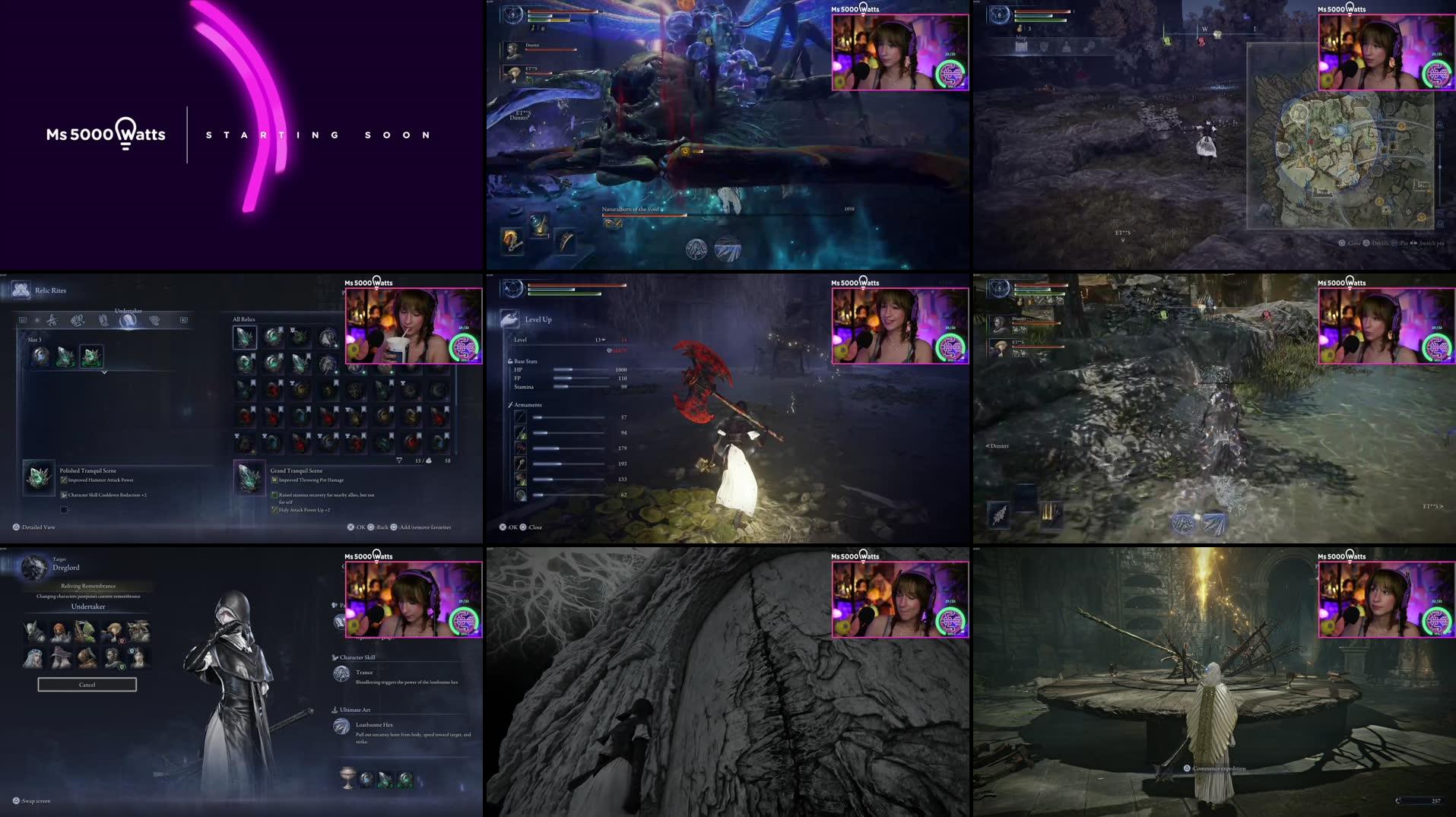Viewport: 1456px width, 817px height.
Task: Select the chalice icon in Dreglord loadout row
Action: click(347, 777)
